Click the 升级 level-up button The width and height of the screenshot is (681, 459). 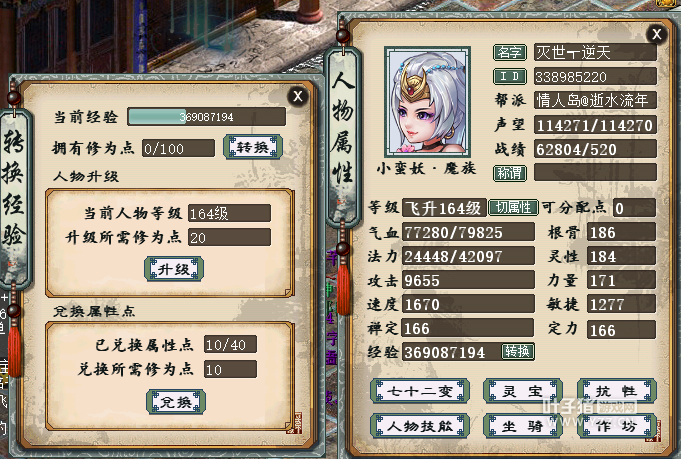point(174,269)
